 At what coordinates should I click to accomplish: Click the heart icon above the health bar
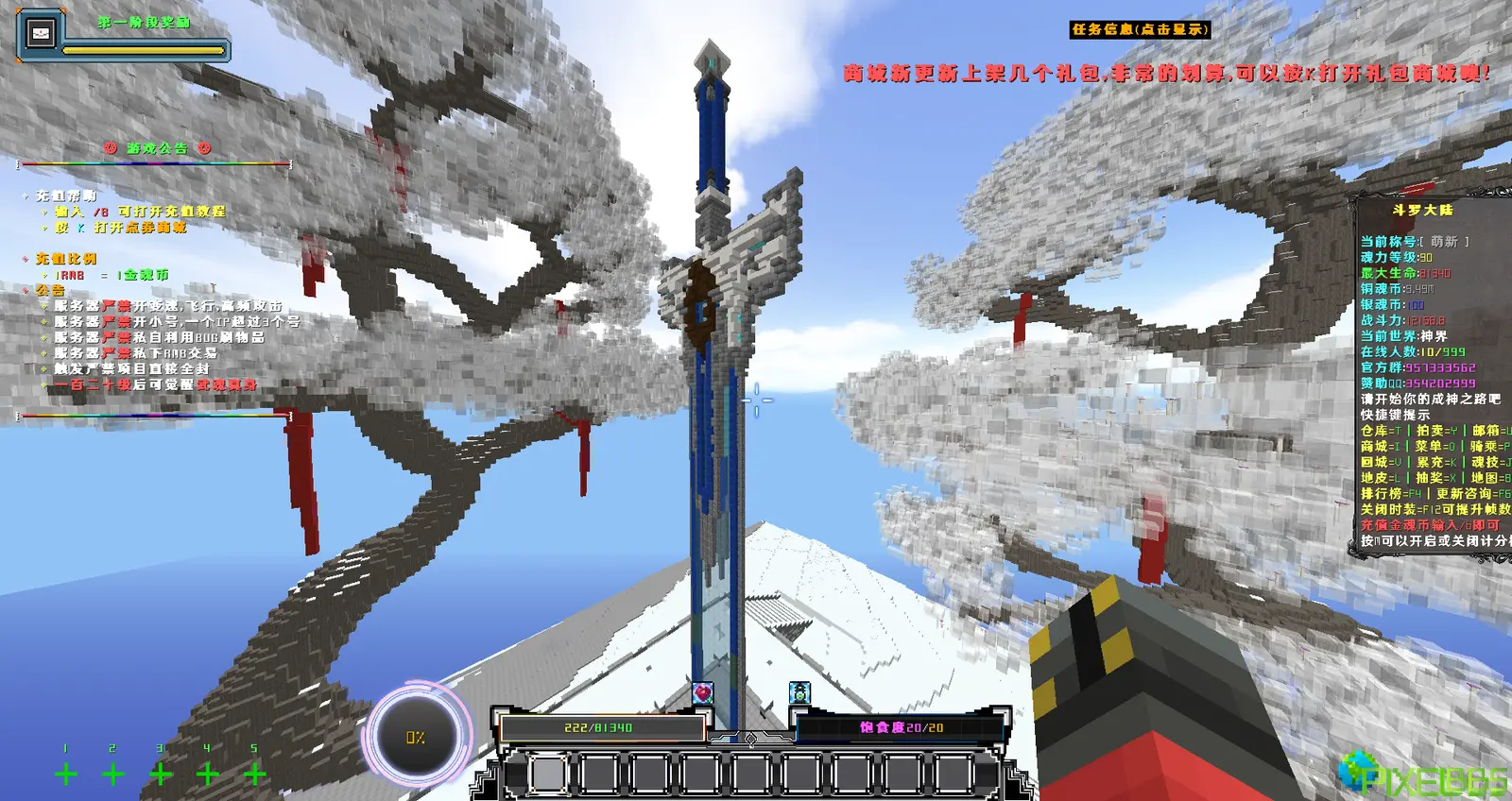(703, 693)
